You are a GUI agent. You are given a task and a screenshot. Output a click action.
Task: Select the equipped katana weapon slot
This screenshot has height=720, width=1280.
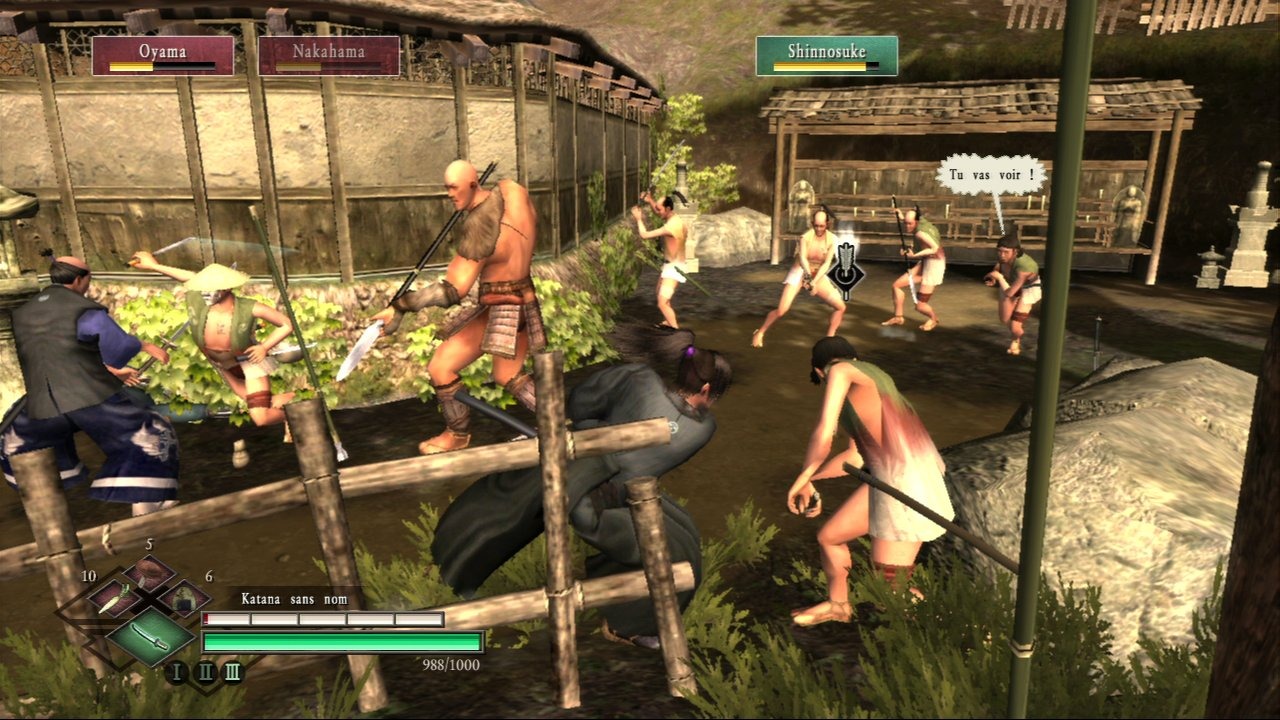tap(150, 635)
